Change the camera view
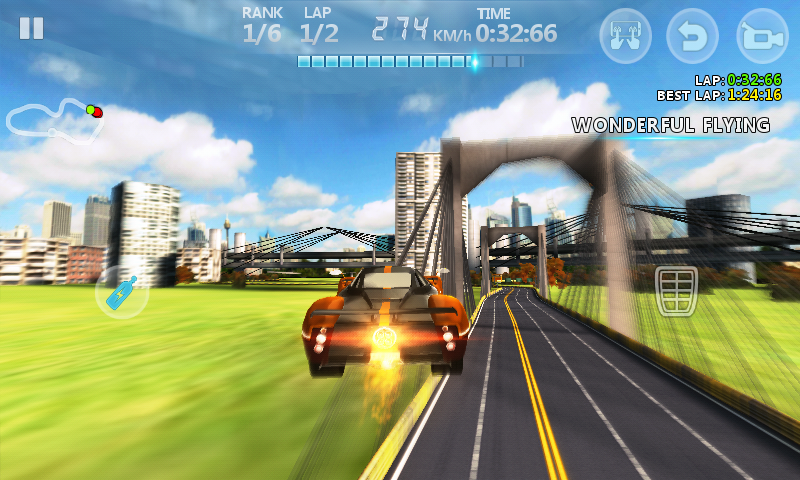Viewport: 800px width, 480px height. coord(762,37)
